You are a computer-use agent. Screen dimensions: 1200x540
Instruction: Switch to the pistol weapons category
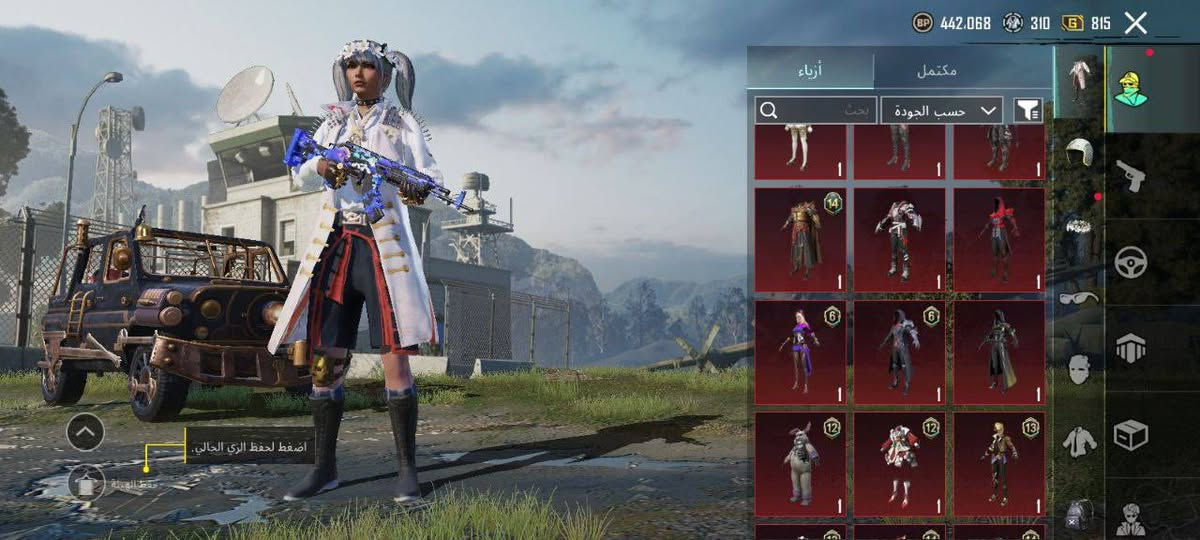click(1131, 175)
